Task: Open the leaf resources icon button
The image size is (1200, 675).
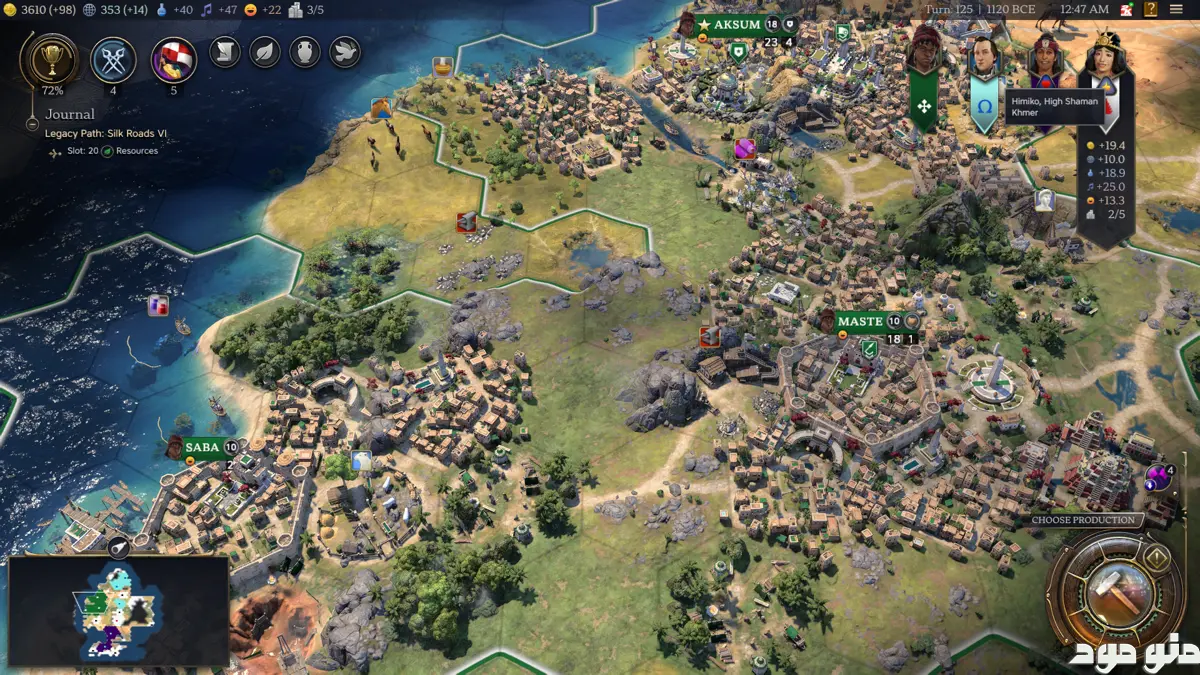Action: pyautogui.click(x=265, y=51)
